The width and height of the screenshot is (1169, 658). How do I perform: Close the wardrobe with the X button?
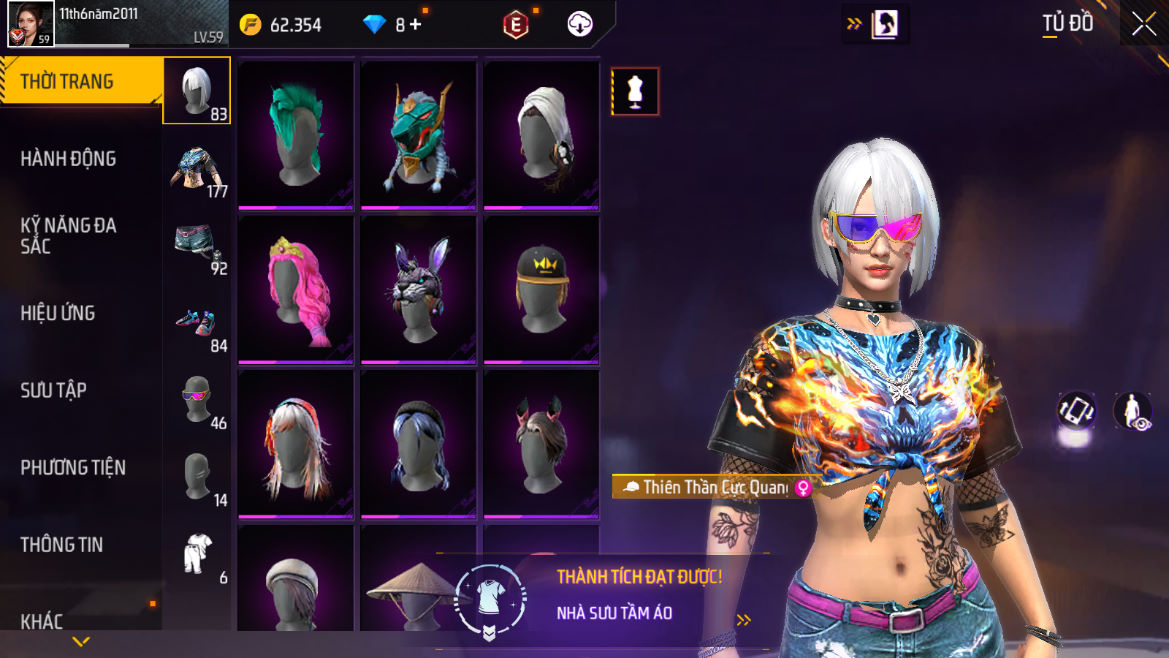1143,25
